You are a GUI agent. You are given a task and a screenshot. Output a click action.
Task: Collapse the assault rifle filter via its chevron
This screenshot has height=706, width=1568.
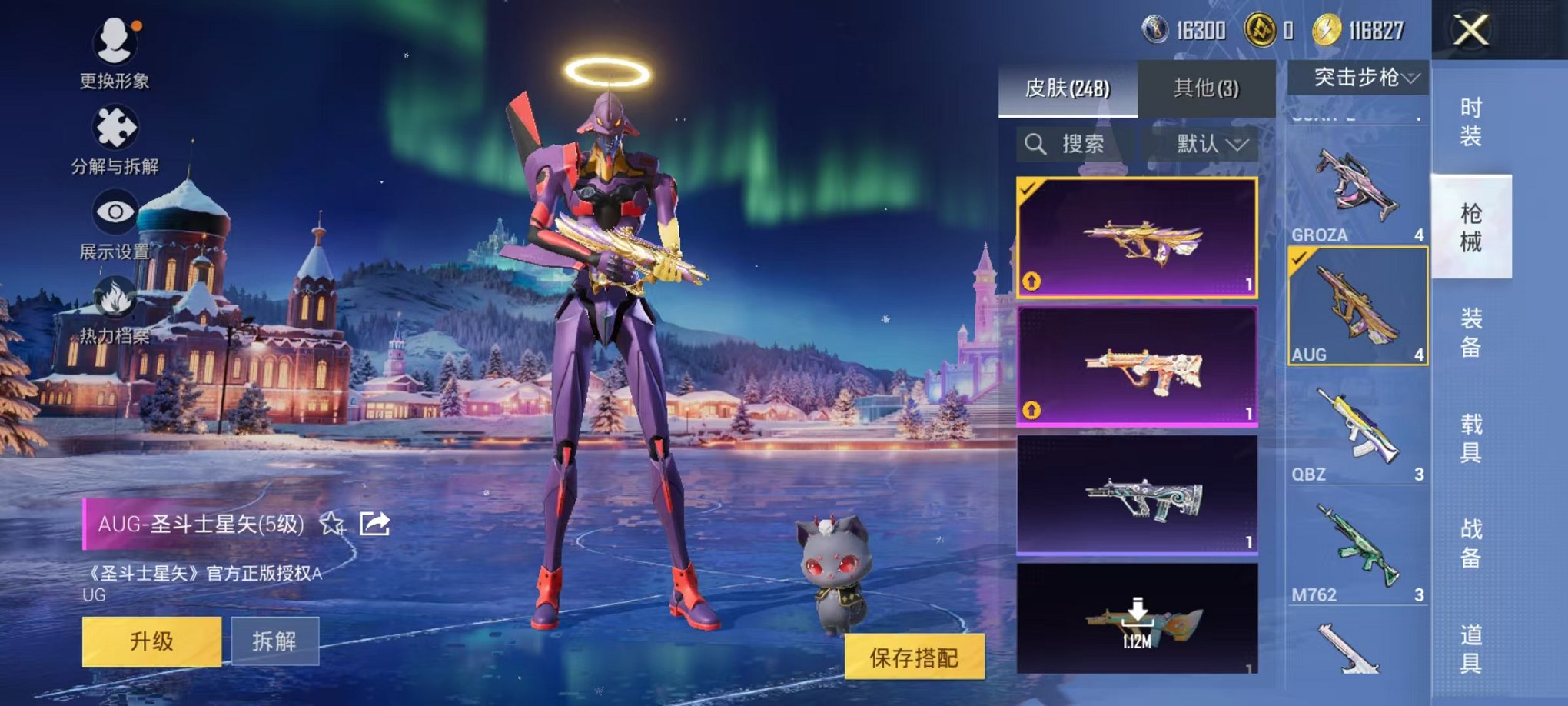1413,76
